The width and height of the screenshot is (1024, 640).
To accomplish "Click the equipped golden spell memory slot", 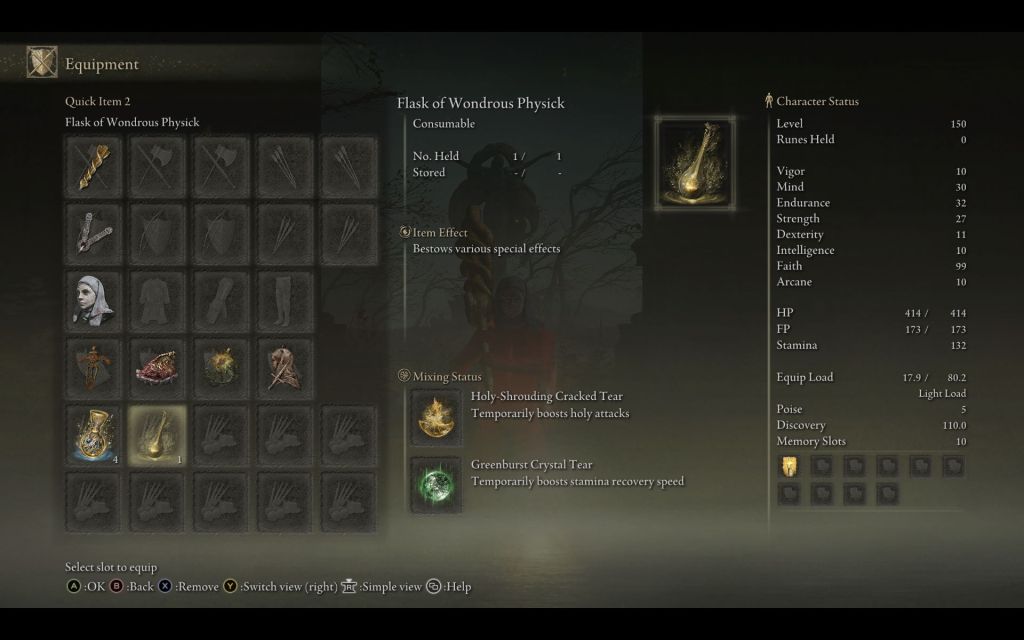I will pyautogui.click(x=789, y=465).
